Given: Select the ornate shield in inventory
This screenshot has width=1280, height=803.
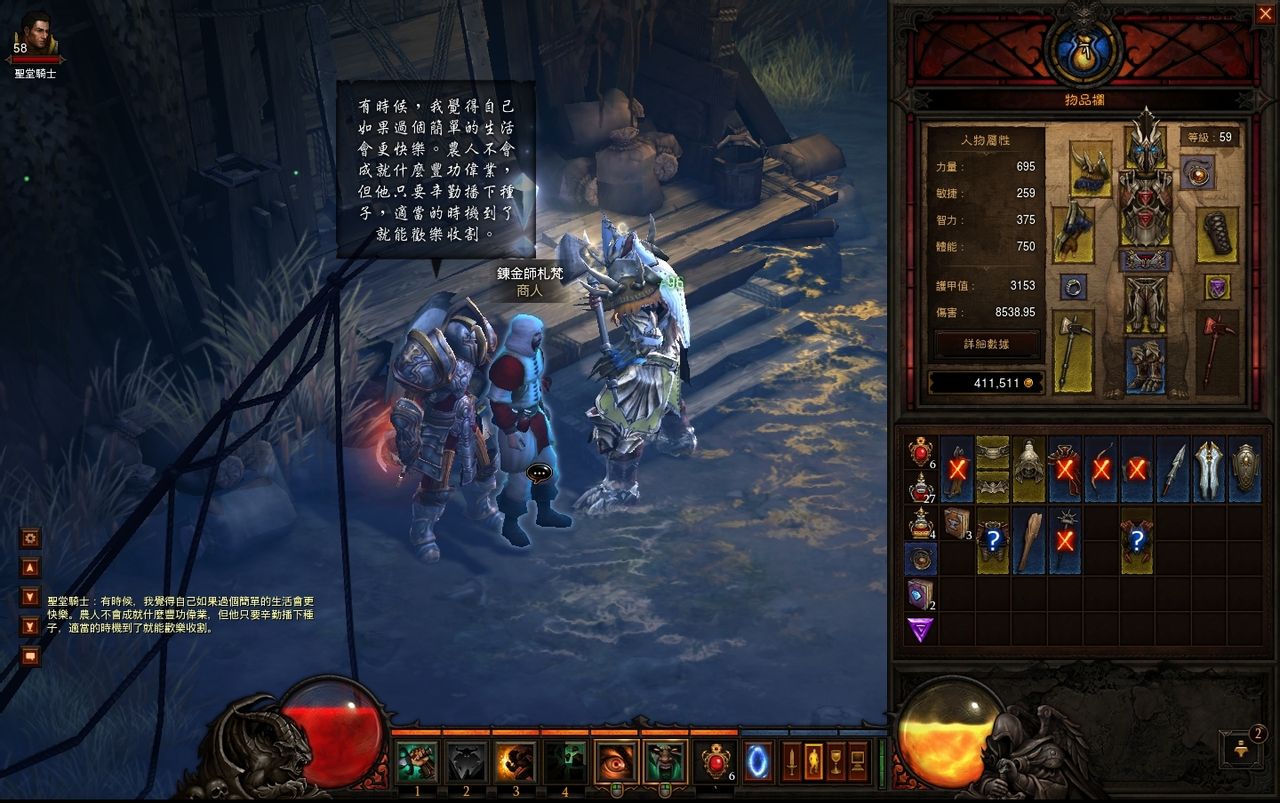Looking at the screenshot, I should point(1245,468).
